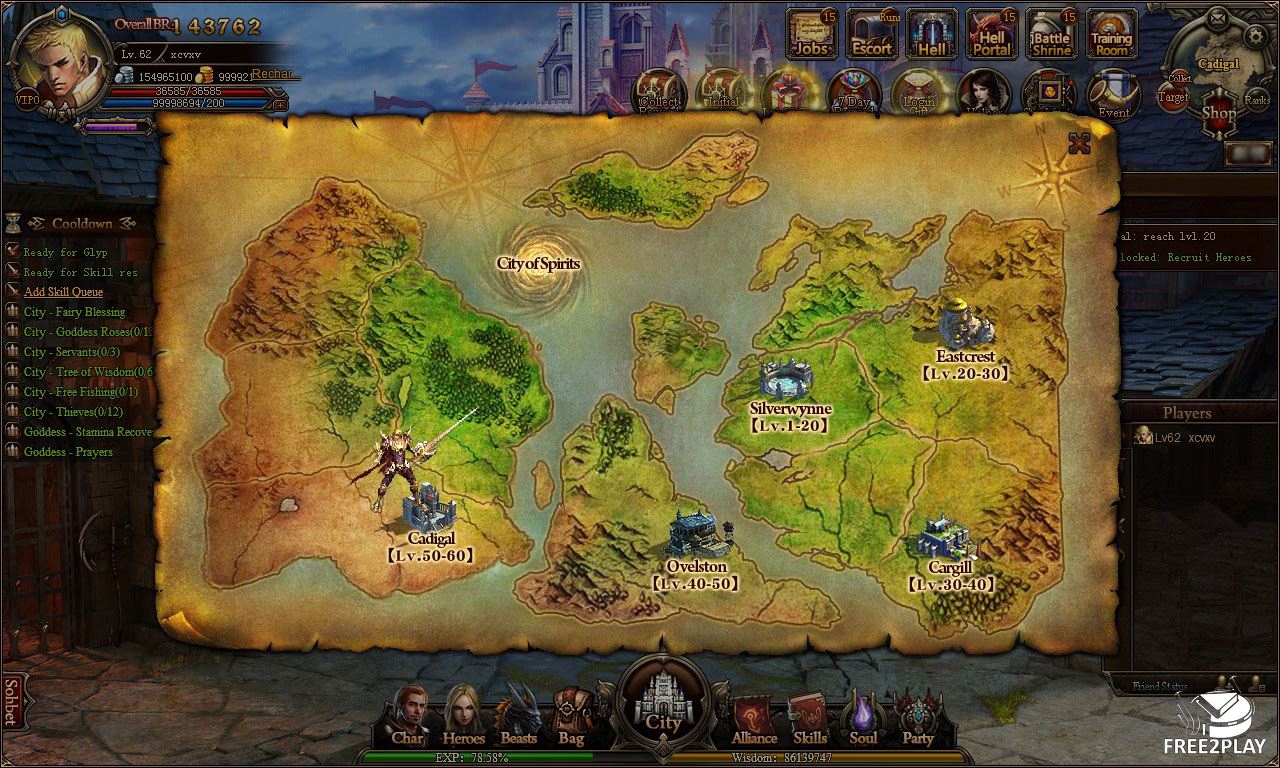The image size is (1280, 768).
Task: Open the Heroes panel
Action: pos(463,716)
